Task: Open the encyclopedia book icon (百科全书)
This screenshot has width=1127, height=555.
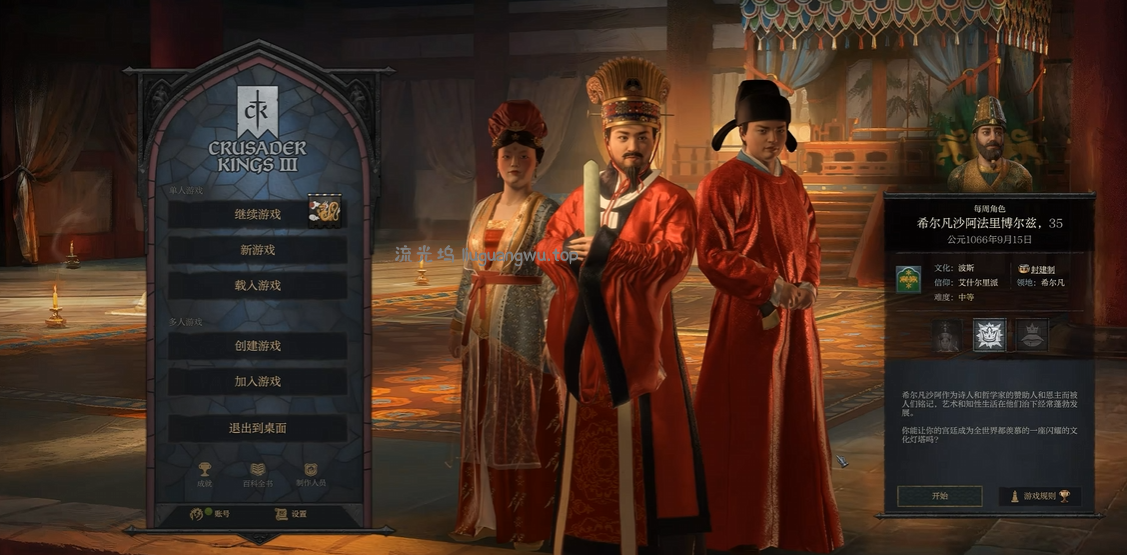Action: pyautogui.click(x=257, y=471)
